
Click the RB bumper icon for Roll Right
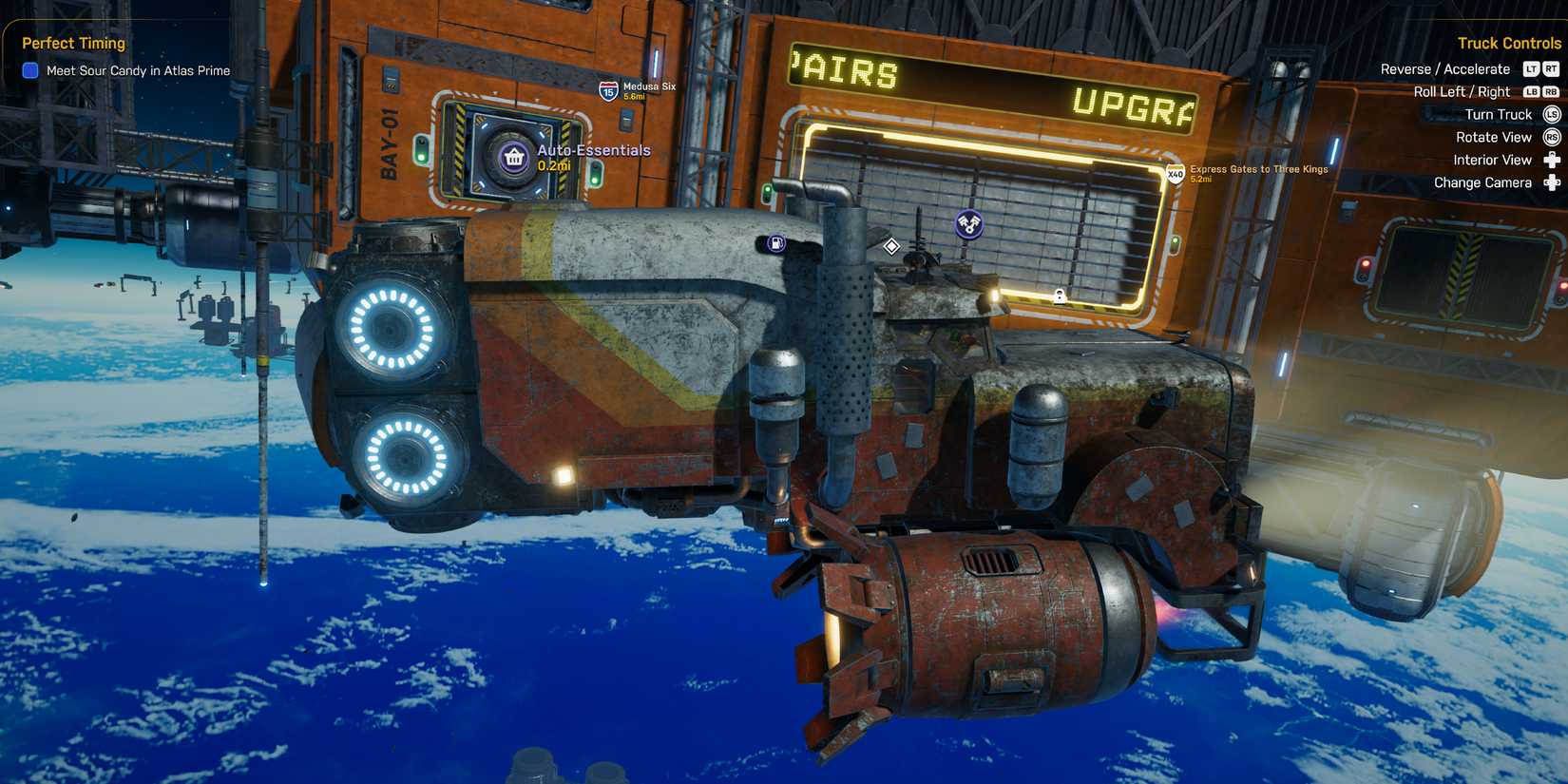point(1551,92)
